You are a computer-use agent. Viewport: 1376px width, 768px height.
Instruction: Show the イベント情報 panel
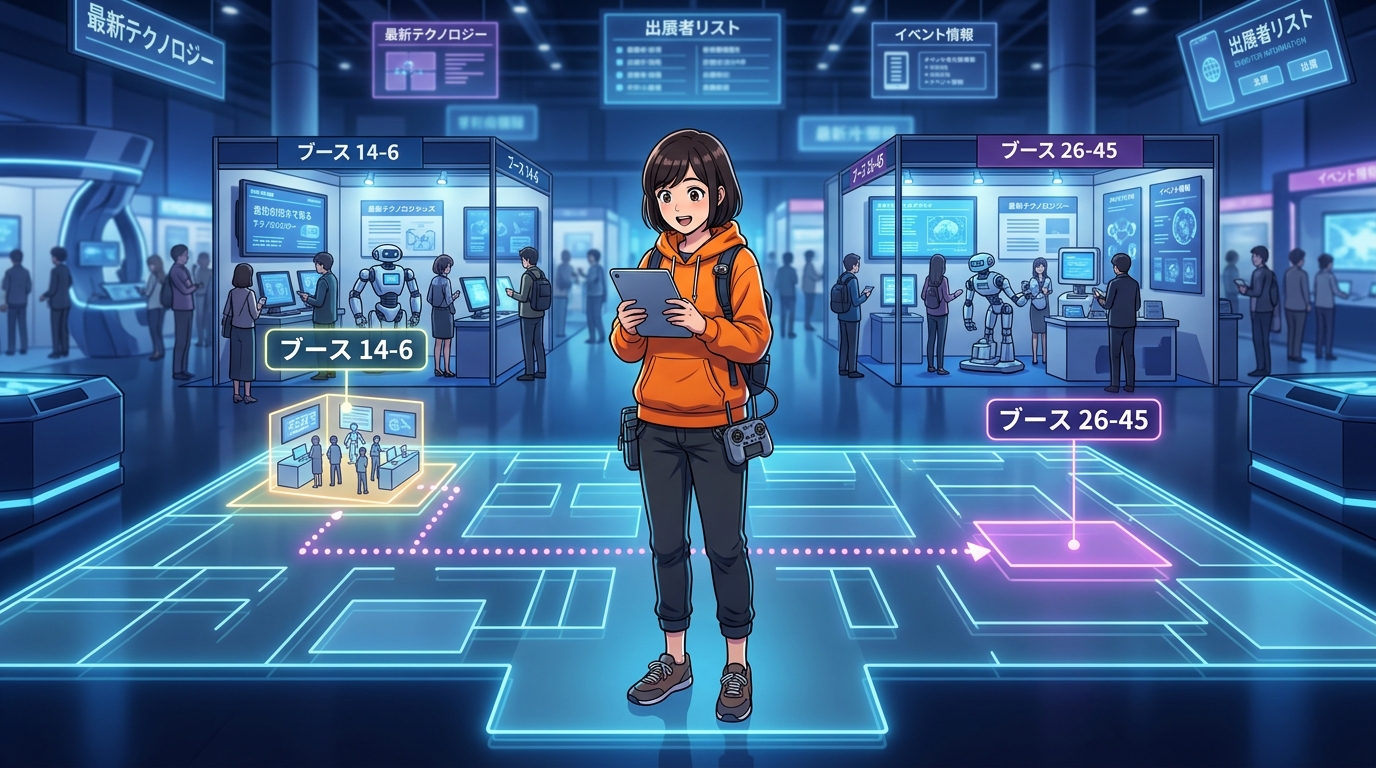(x=933, y=59)
